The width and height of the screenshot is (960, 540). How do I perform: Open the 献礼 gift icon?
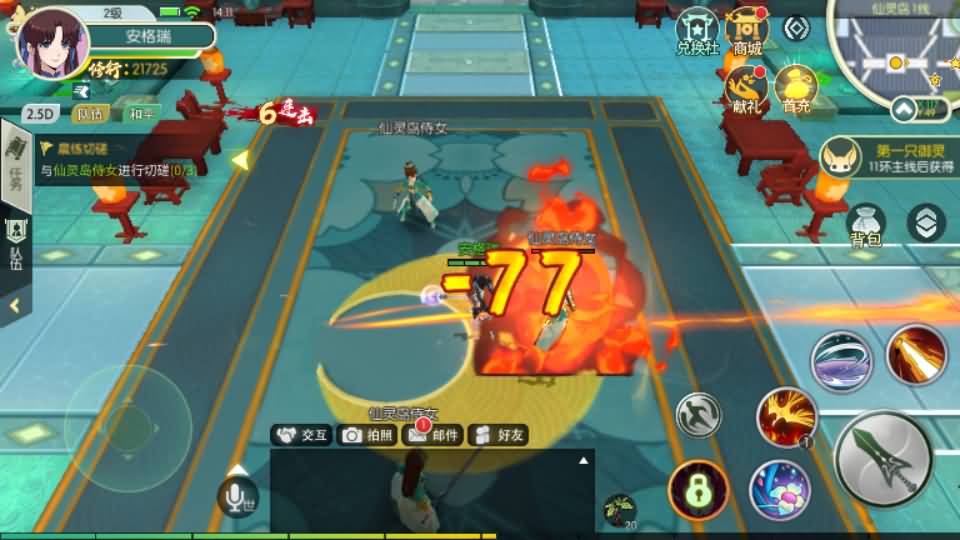746,89
